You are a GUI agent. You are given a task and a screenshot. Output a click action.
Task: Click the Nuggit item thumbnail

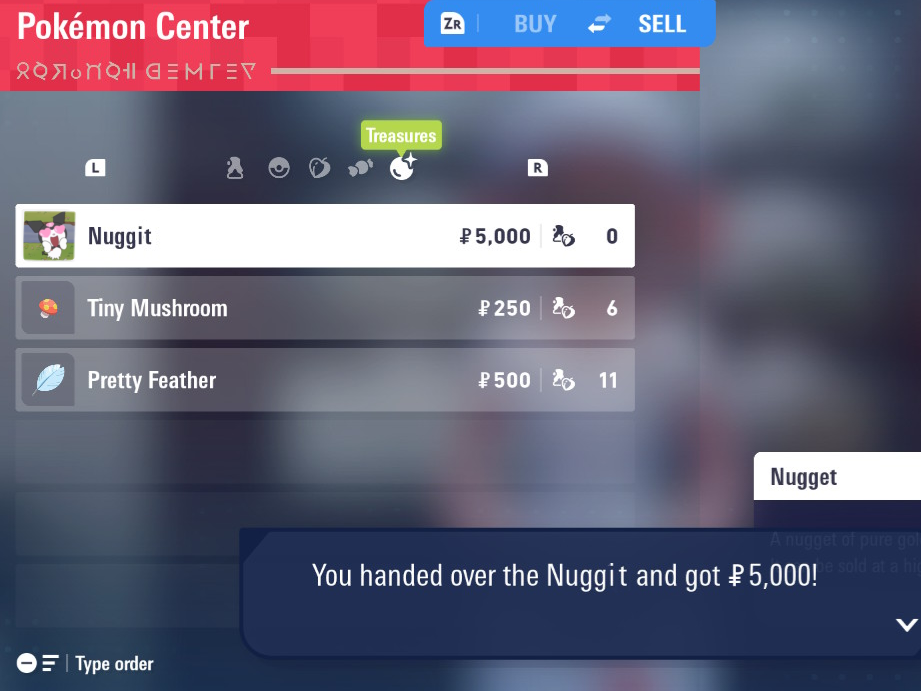click(49, 236)
